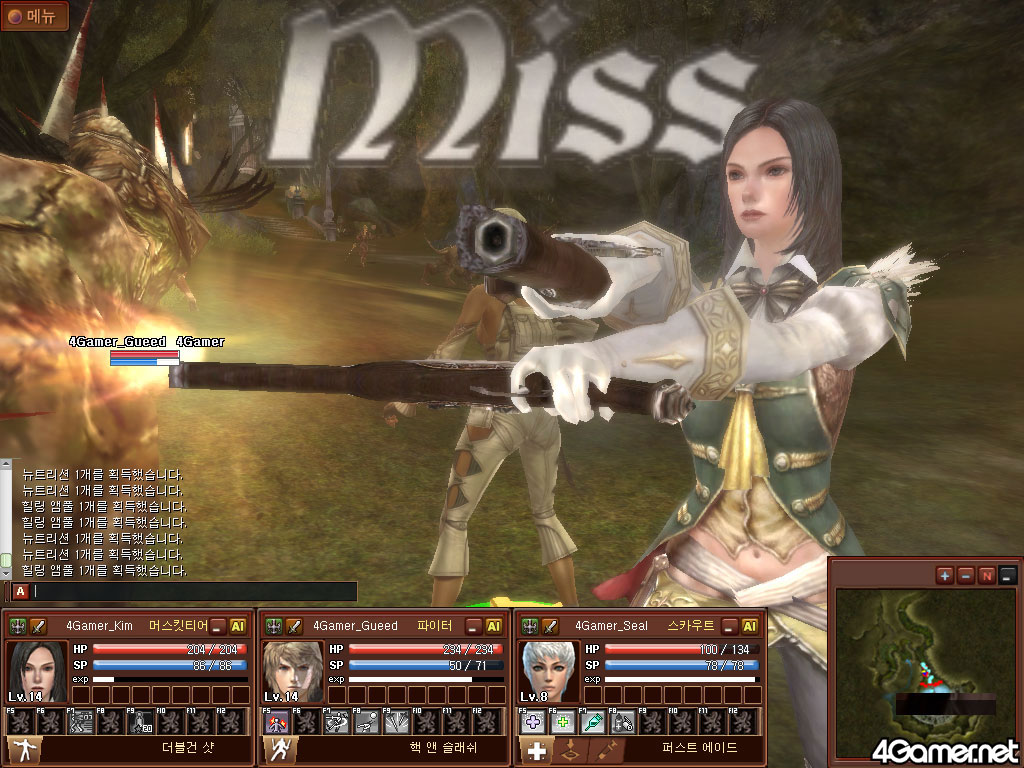This screenshot has height=768, width=1024.
Task: Minimize 4Gamer_Kim's character panel
Action: click(x=219, y=626)
